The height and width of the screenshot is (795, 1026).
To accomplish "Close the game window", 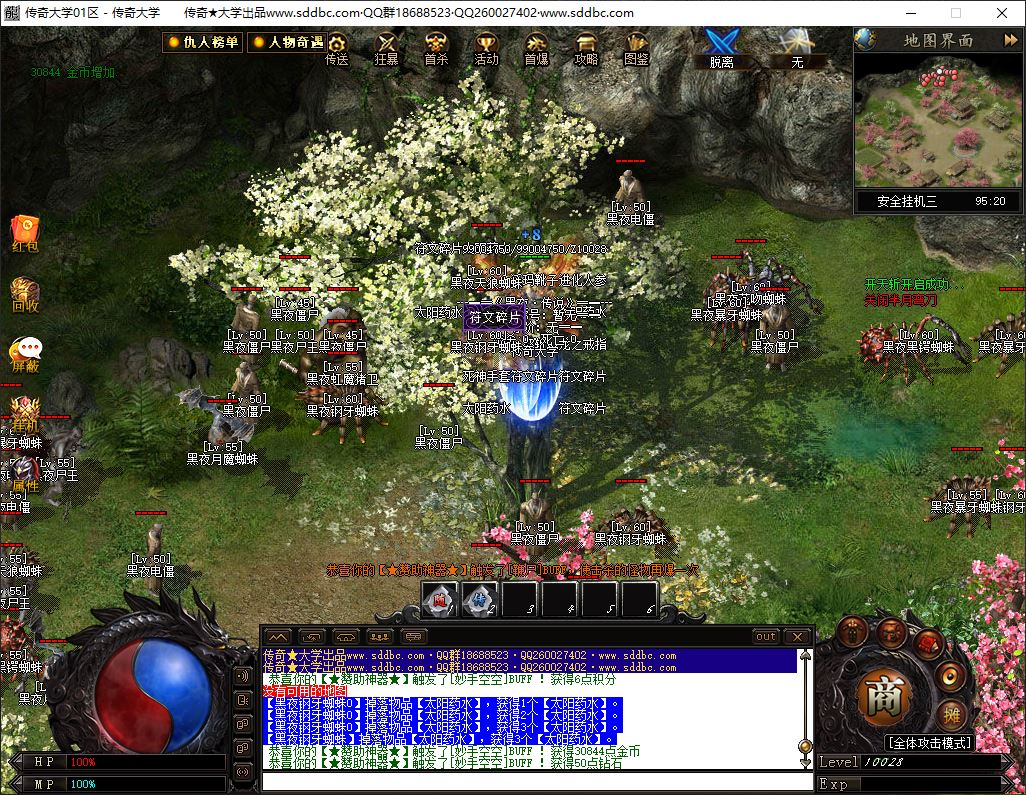I will click(1002, 13).
